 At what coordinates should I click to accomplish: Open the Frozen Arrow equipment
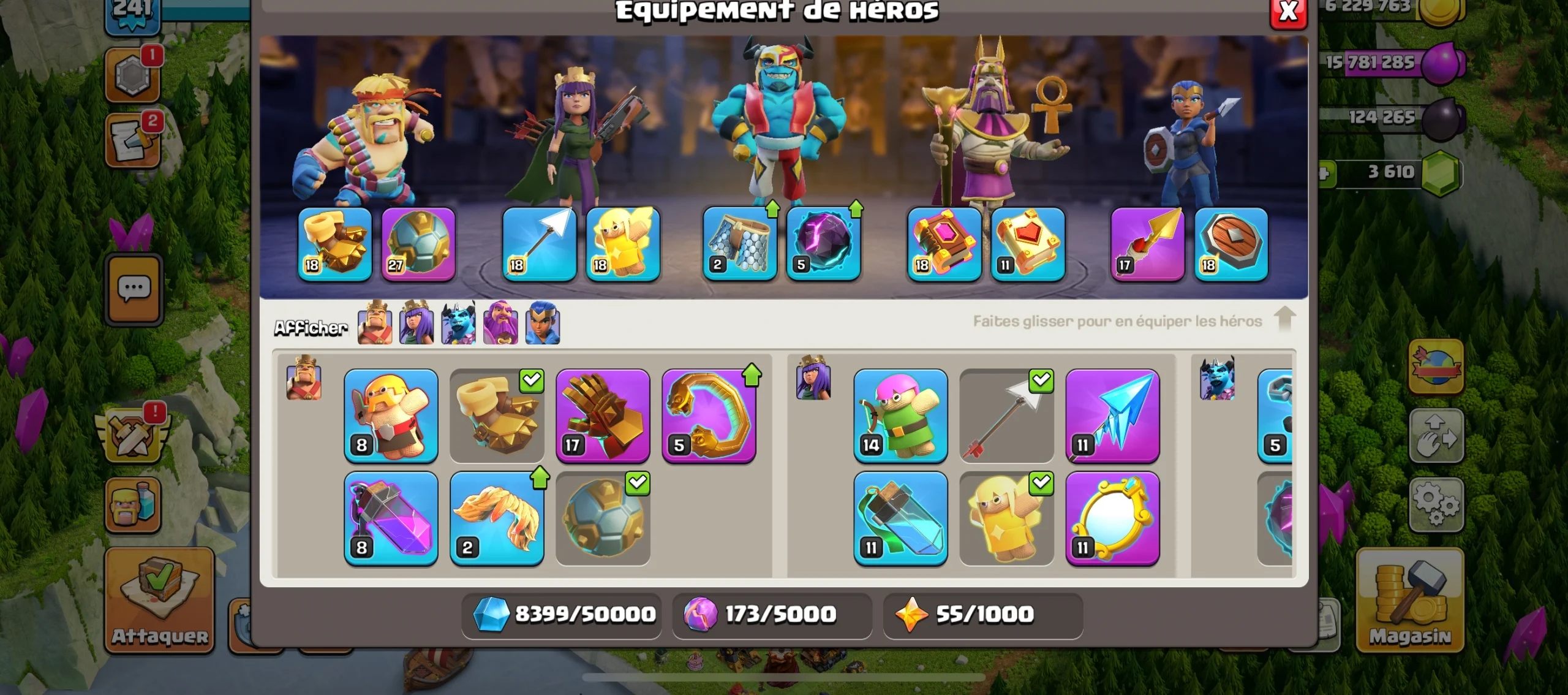point(1113,417)
